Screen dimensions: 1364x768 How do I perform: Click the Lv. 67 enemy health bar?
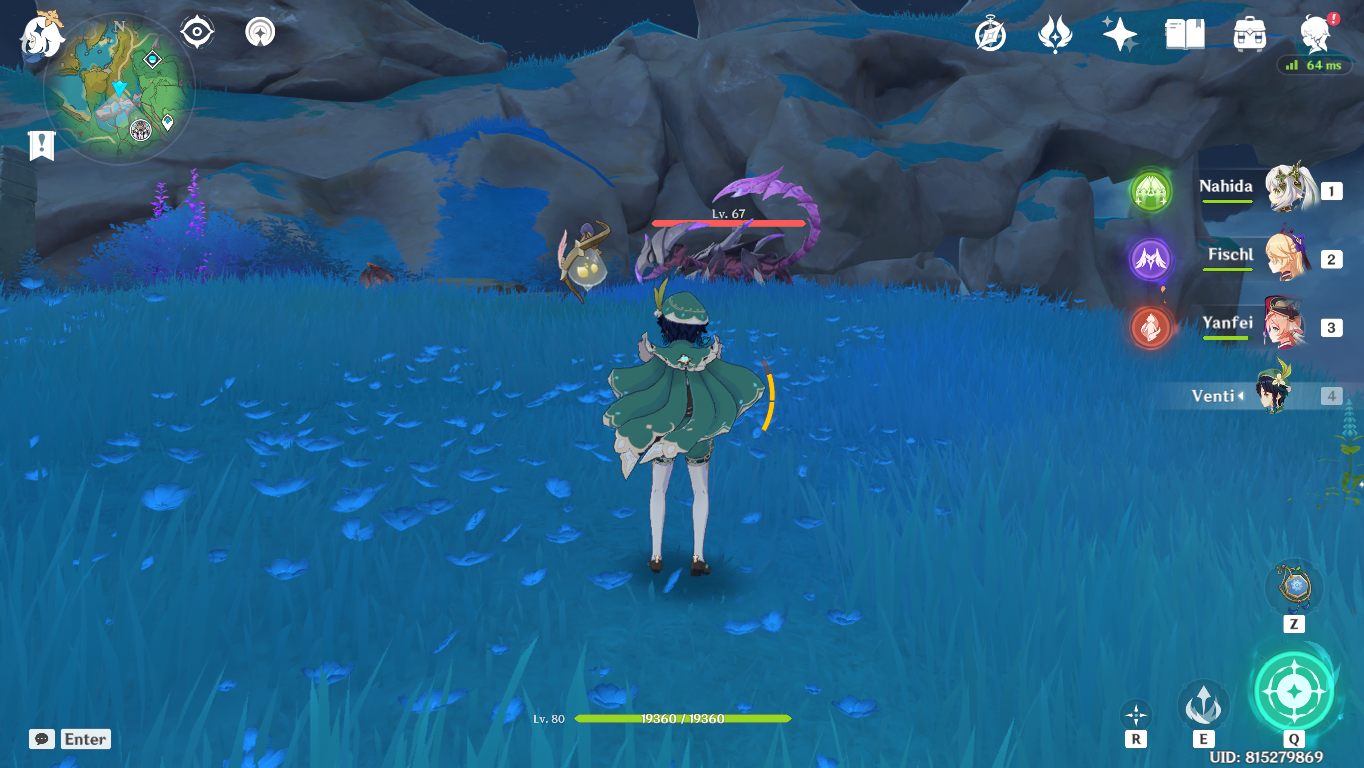pyautogui.click(x=730, y=222)
